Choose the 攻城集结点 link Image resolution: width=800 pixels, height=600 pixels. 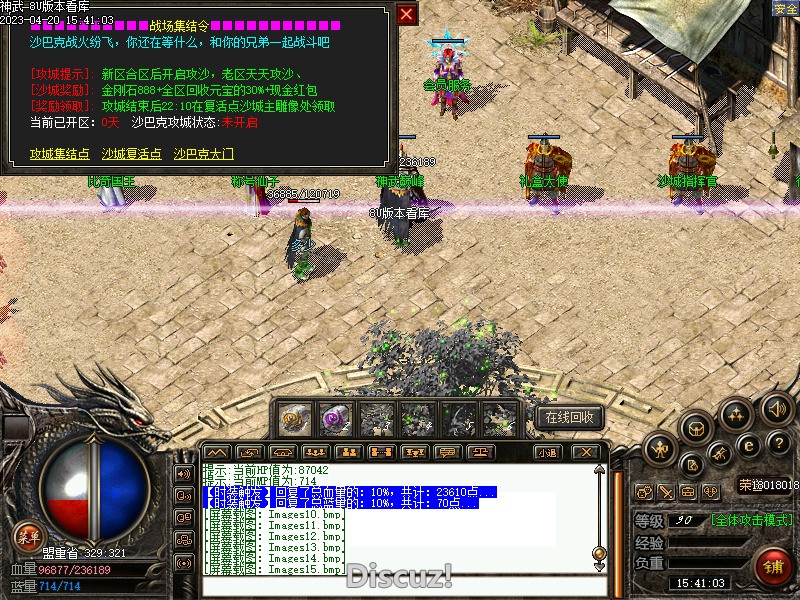pyautogui.click(x=60, y=154)
